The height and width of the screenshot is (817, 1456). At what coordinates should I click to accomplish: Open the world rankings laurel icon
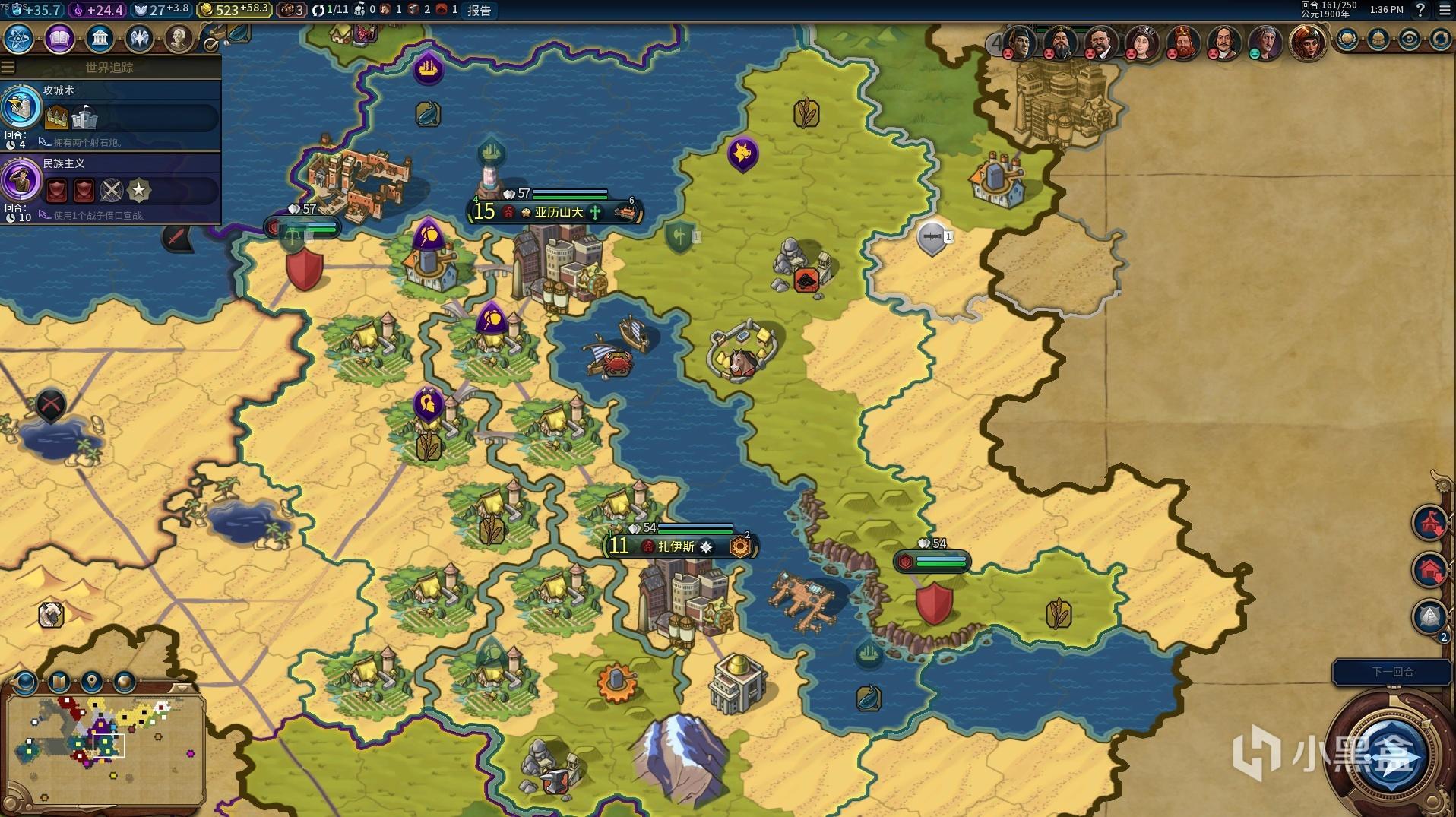coord(1347,39)
